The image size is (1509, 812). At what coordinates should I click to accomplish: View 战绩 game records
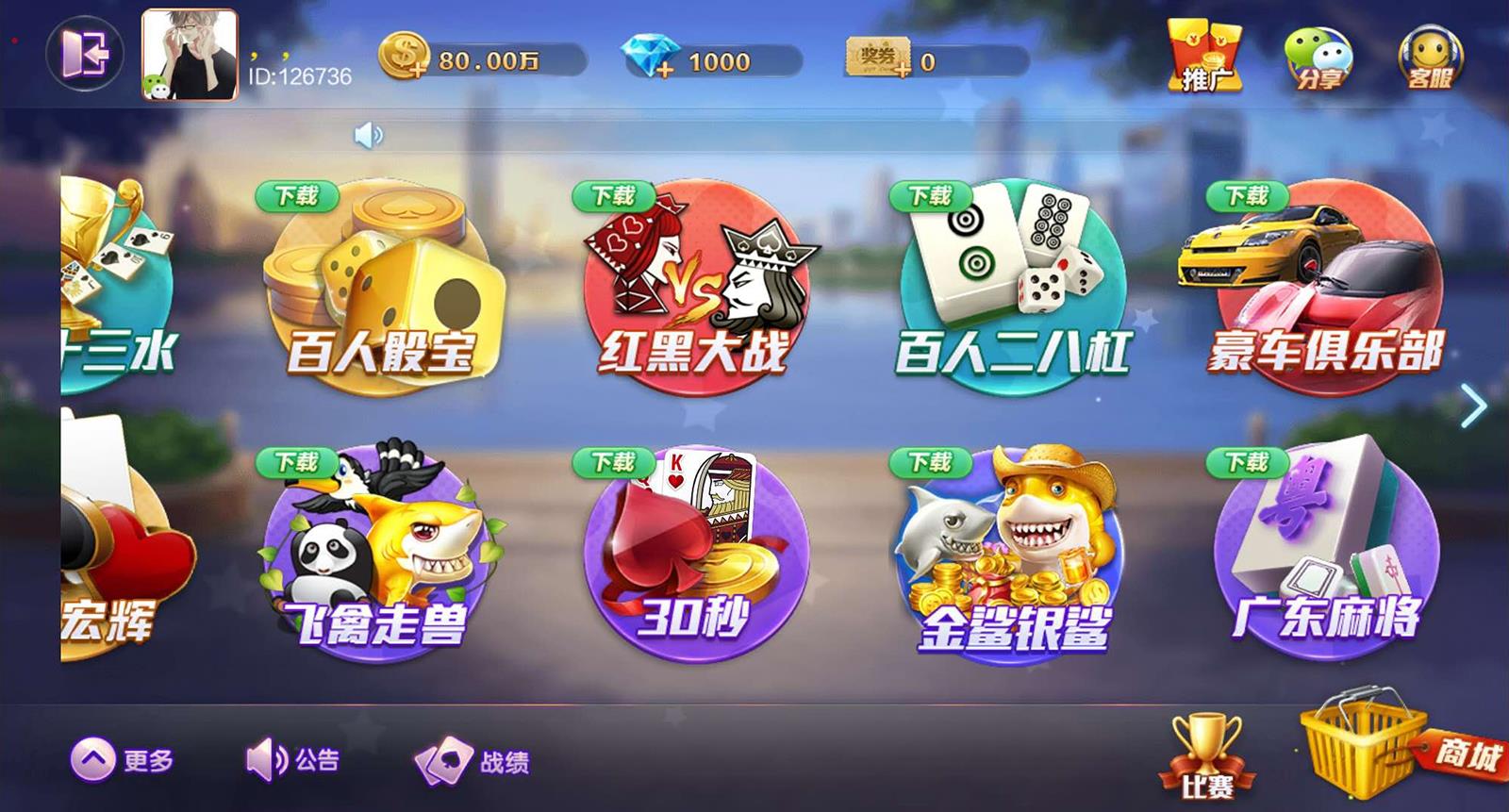(467, 757)
